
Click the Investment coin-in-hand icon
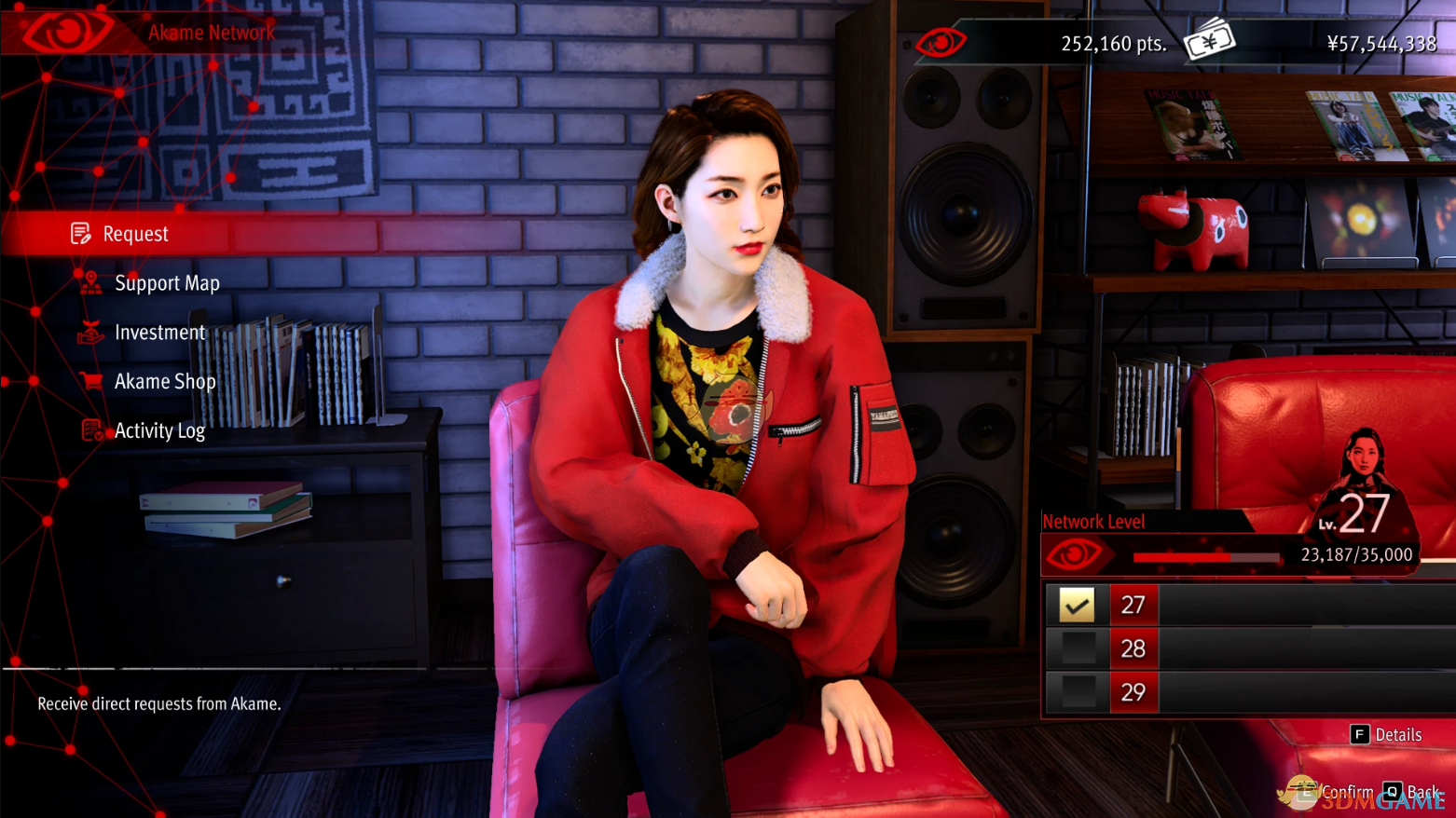point(89,332)
